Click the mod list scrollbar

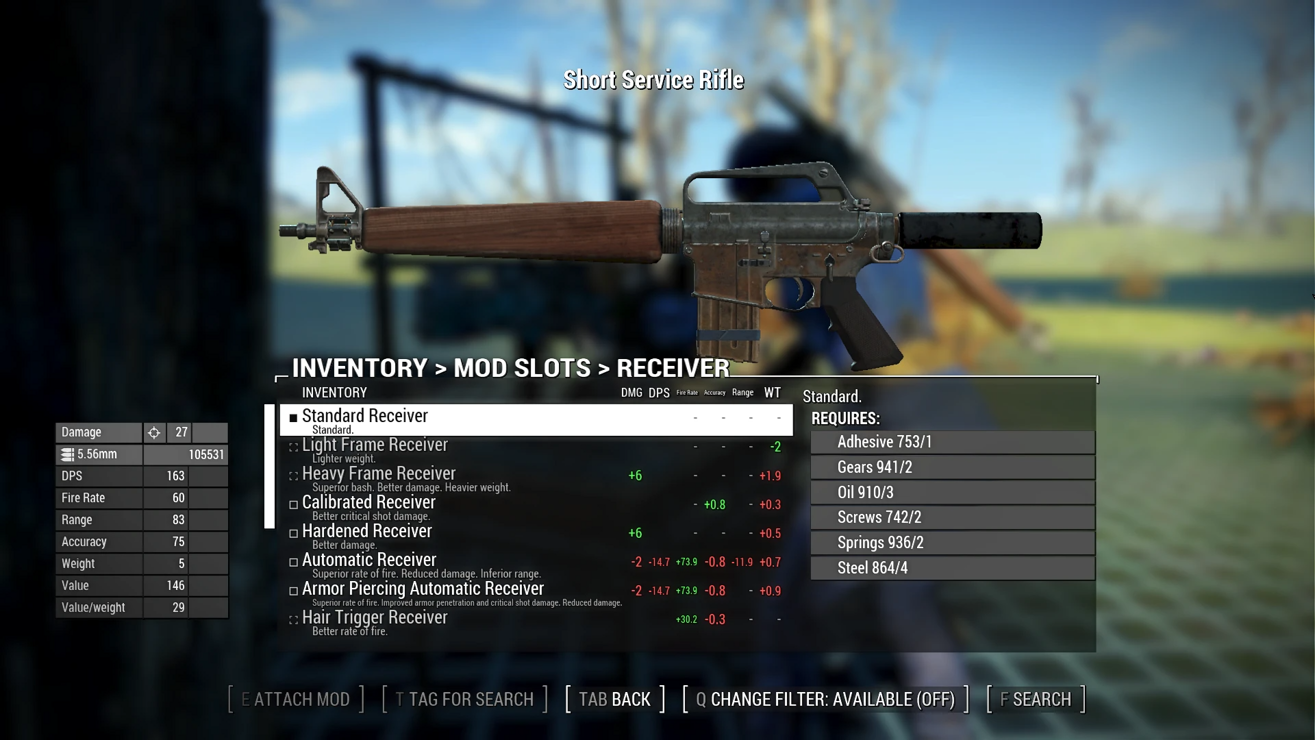[269, 466]
